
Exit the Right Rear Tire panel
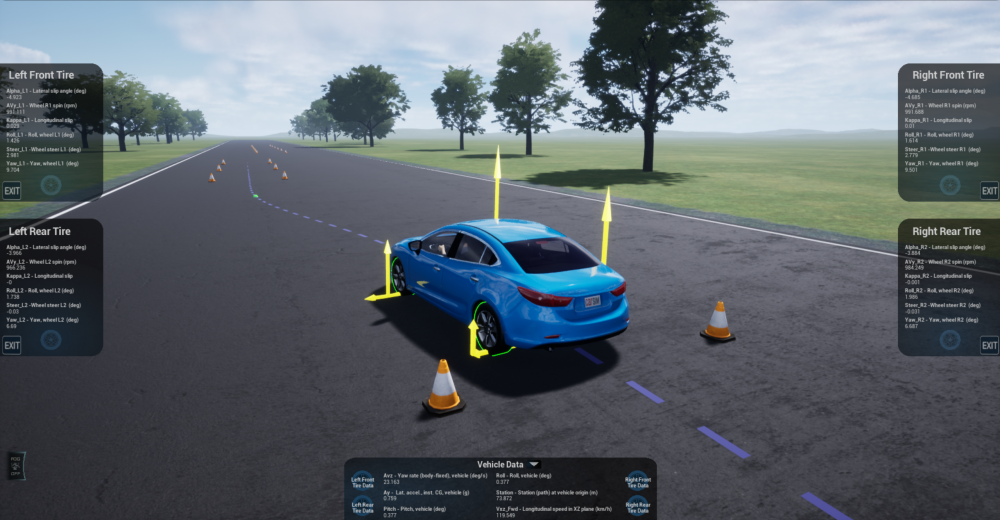coord(988,346)
